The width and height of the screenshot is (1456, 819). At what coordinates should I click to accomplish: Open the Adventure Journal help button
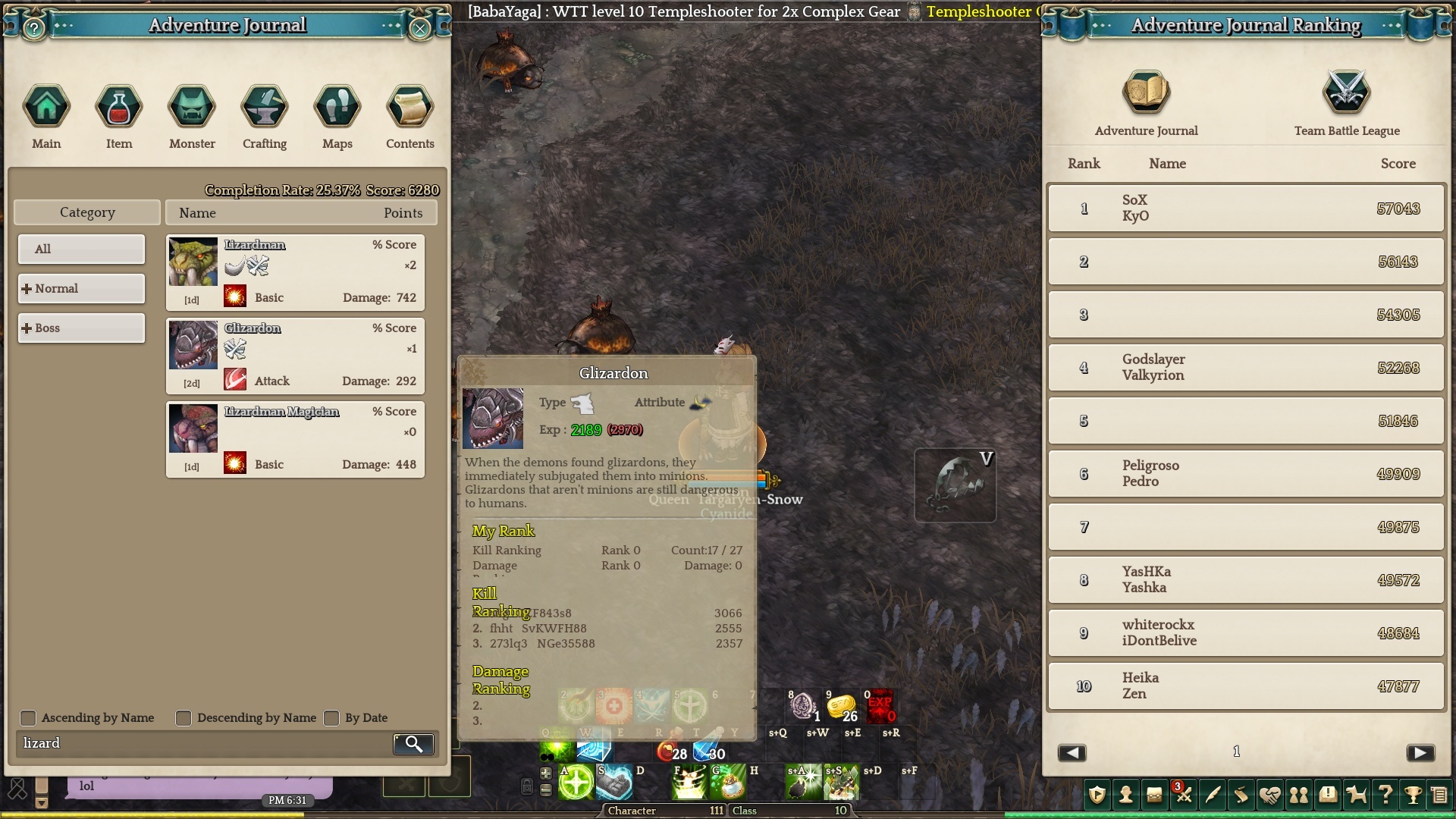click(34, 29)
